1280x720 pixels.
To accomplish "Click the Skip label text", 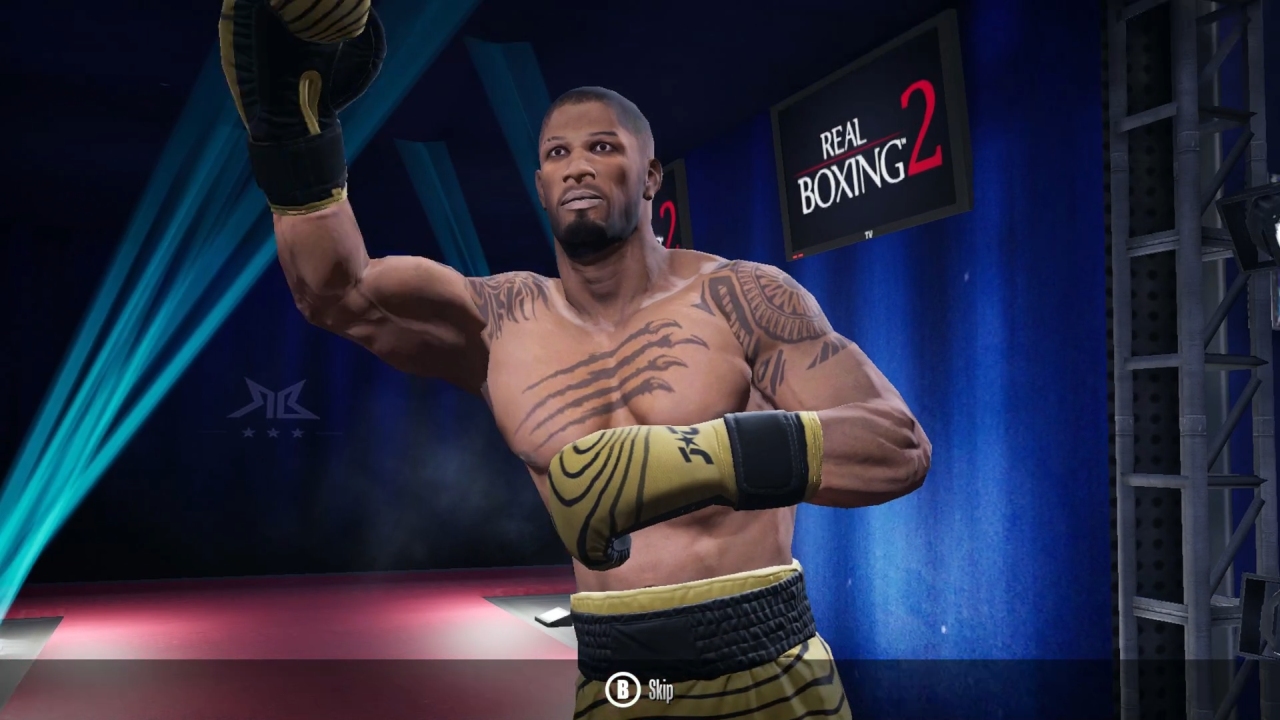I will (662, 690).
